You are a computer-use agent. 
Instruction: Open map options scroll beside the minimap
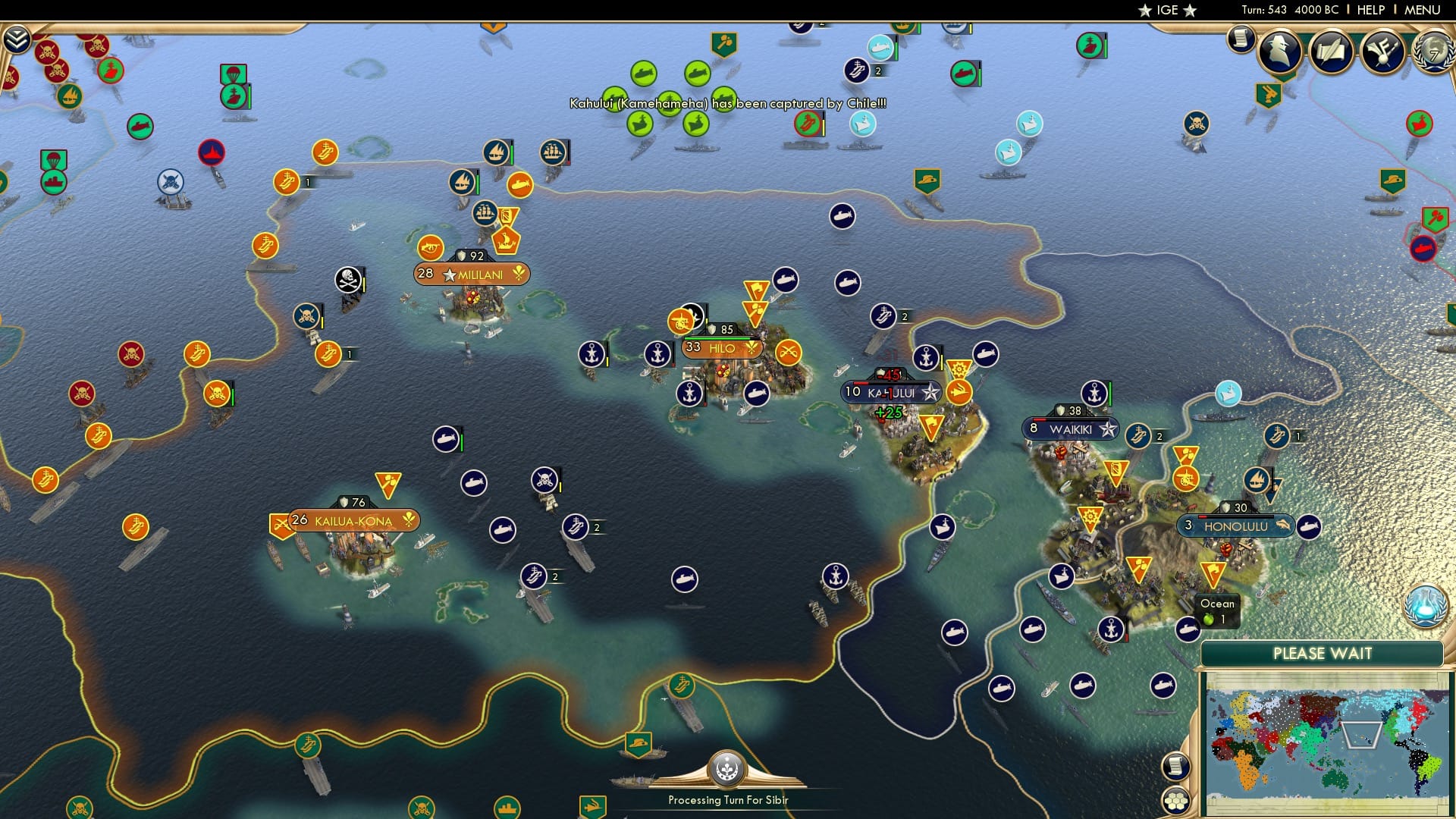[1175, 767]
